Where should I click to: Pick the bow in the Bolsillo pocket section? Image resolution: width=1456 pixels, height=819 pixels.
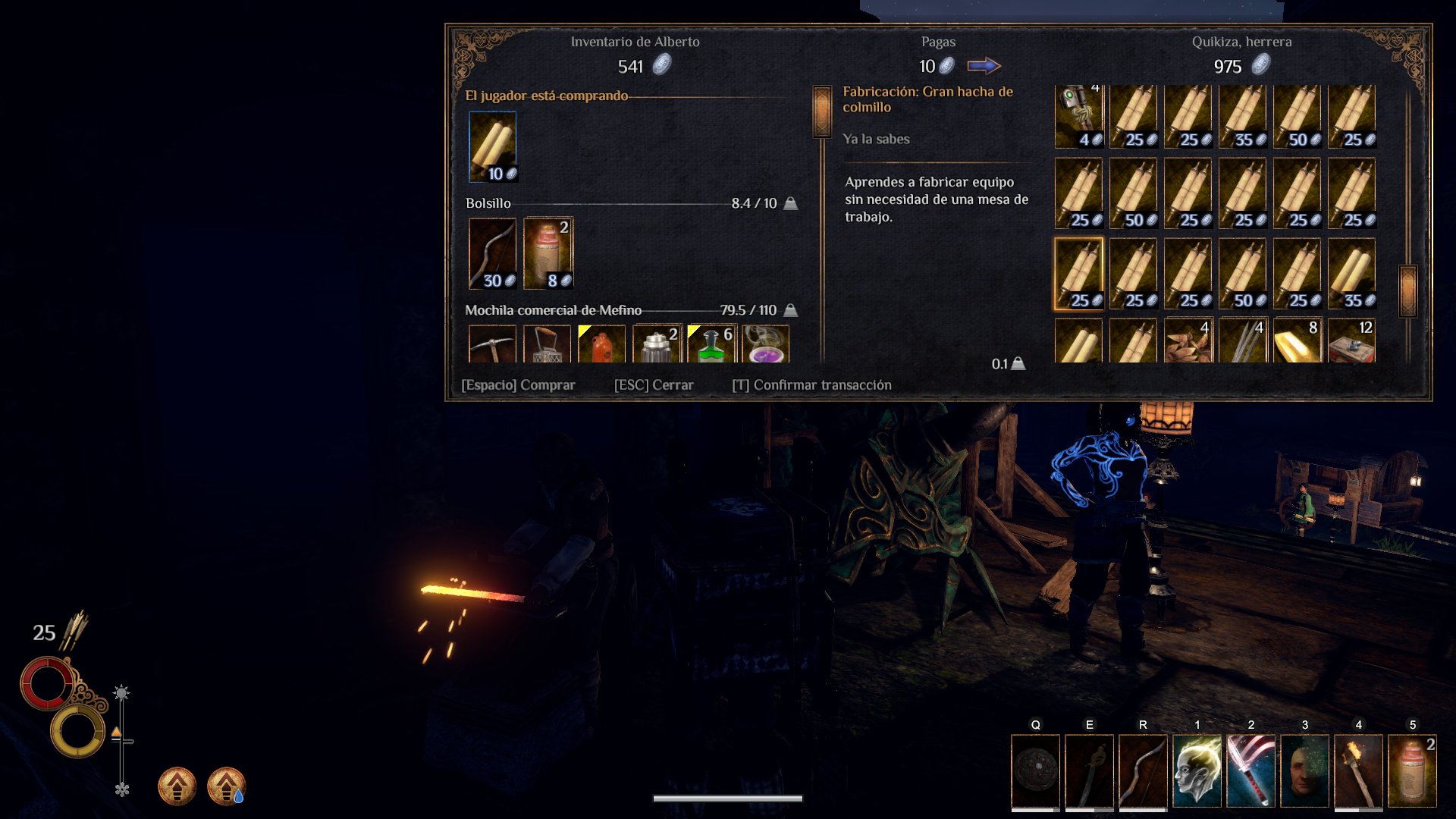[493, 254]
